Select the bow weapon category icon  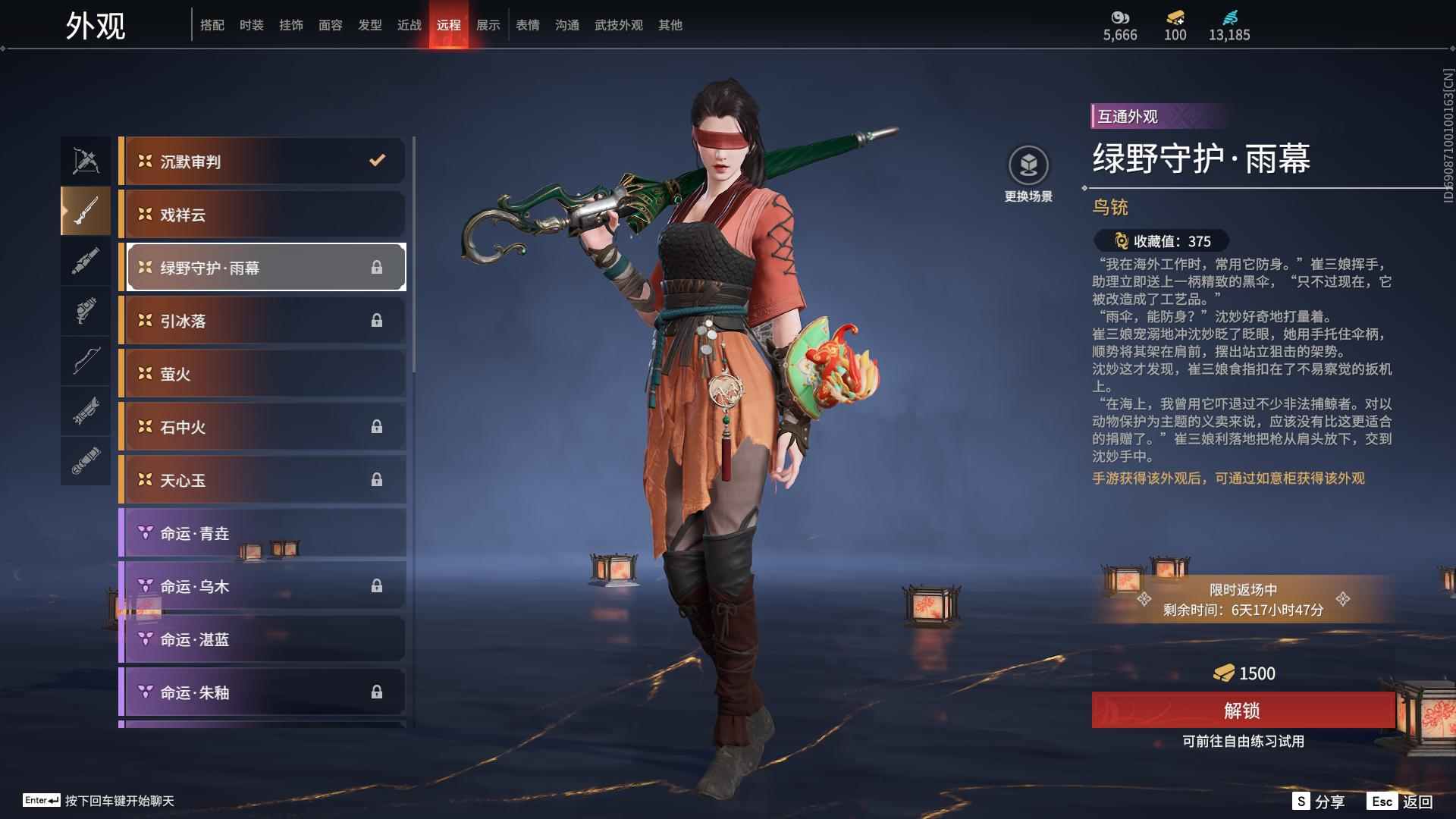(x=85, y=362)
